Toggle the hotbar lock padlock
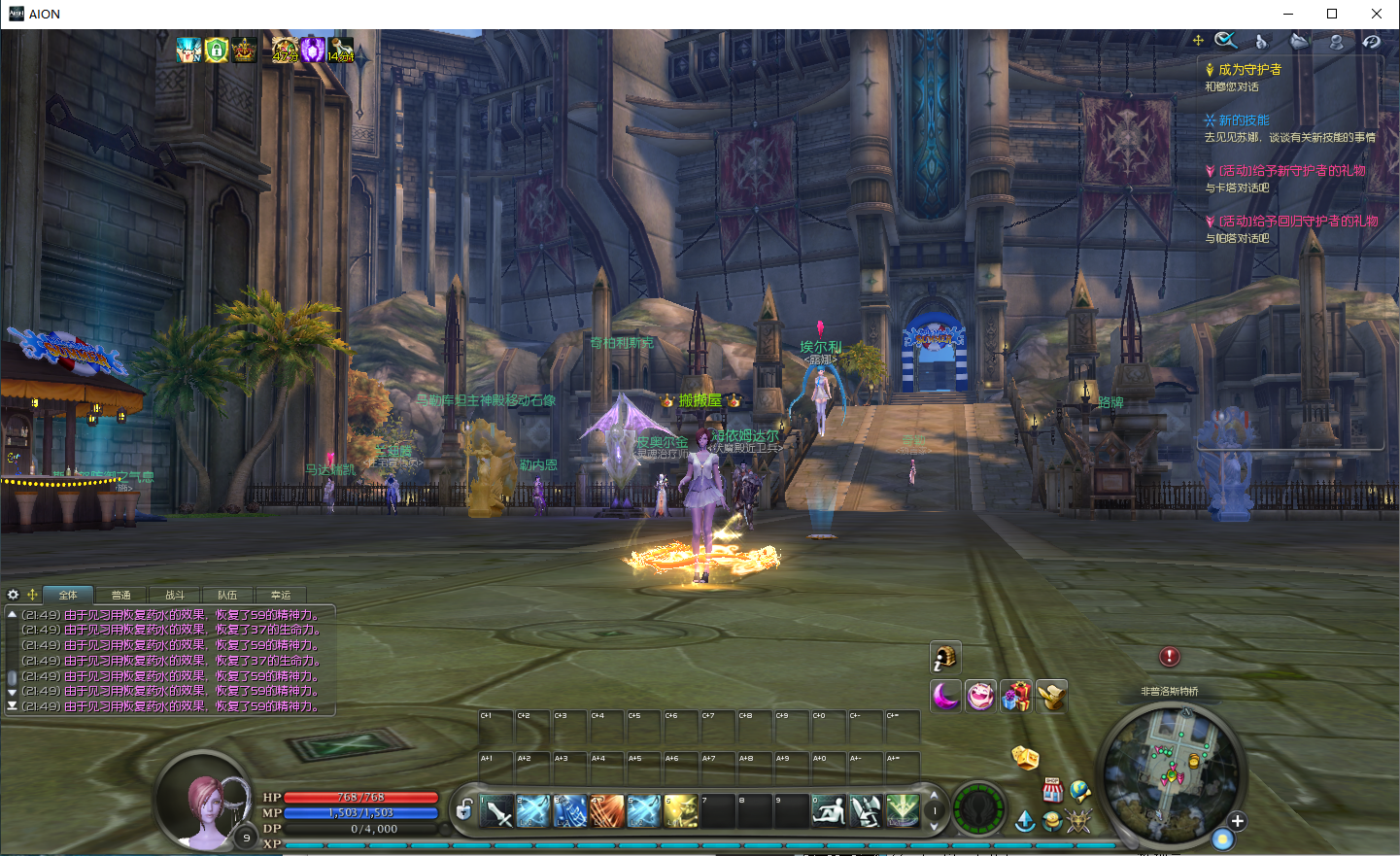 click(464, 809)
